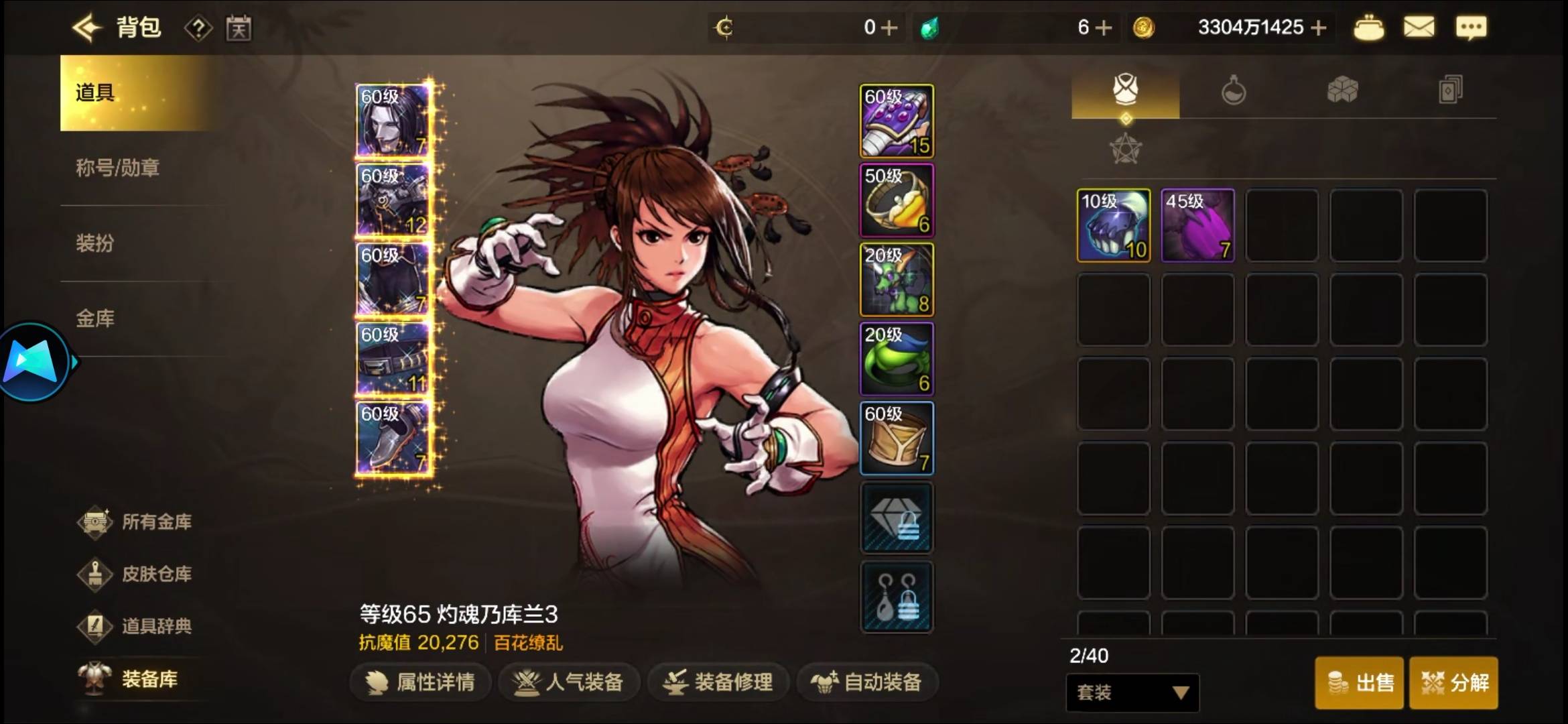
Task: Click the question mark help icon
Action: click(x=198, y=27)
